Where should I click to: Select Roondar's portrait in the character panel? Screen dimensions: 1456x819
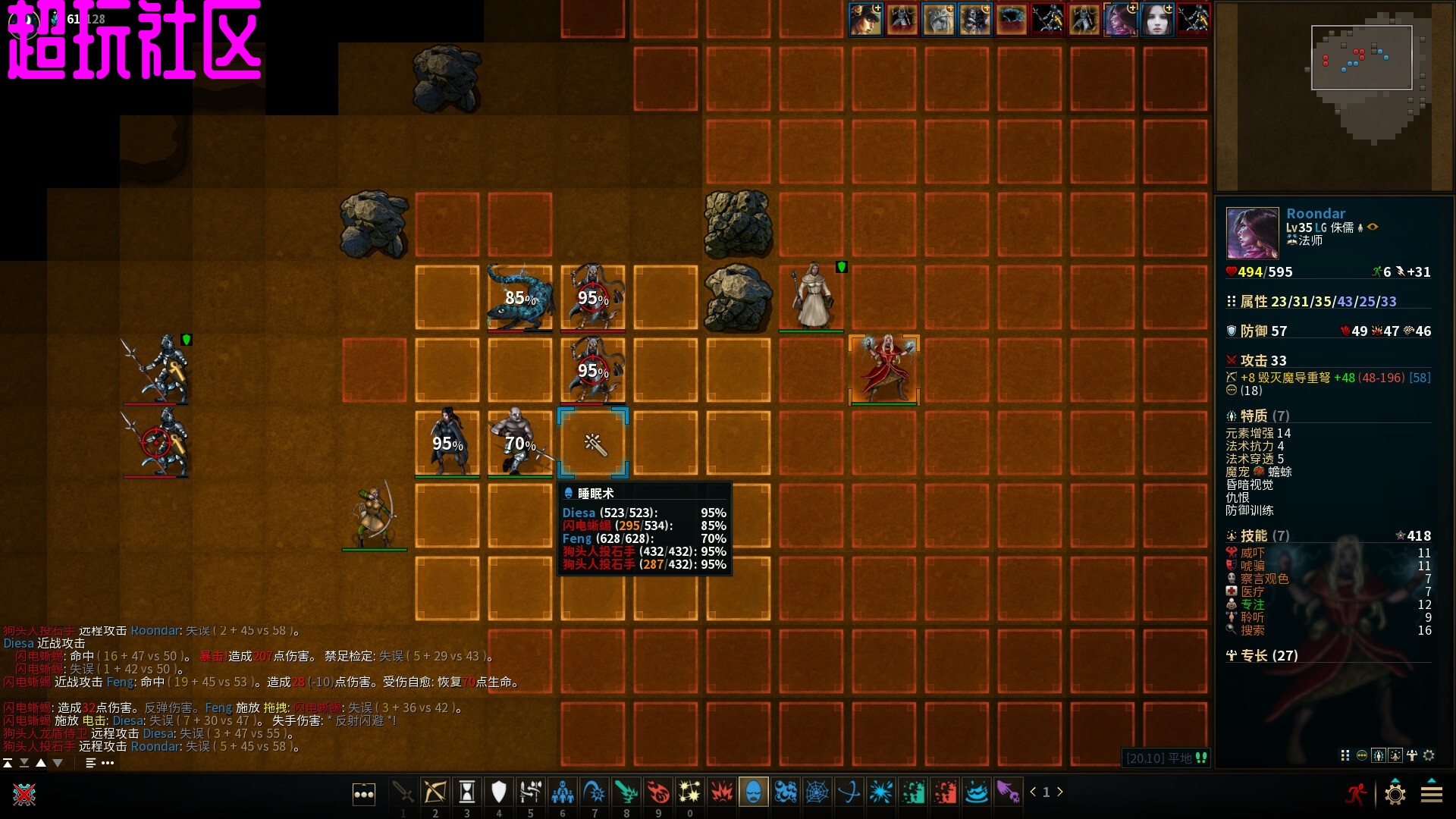(1252, 233)
